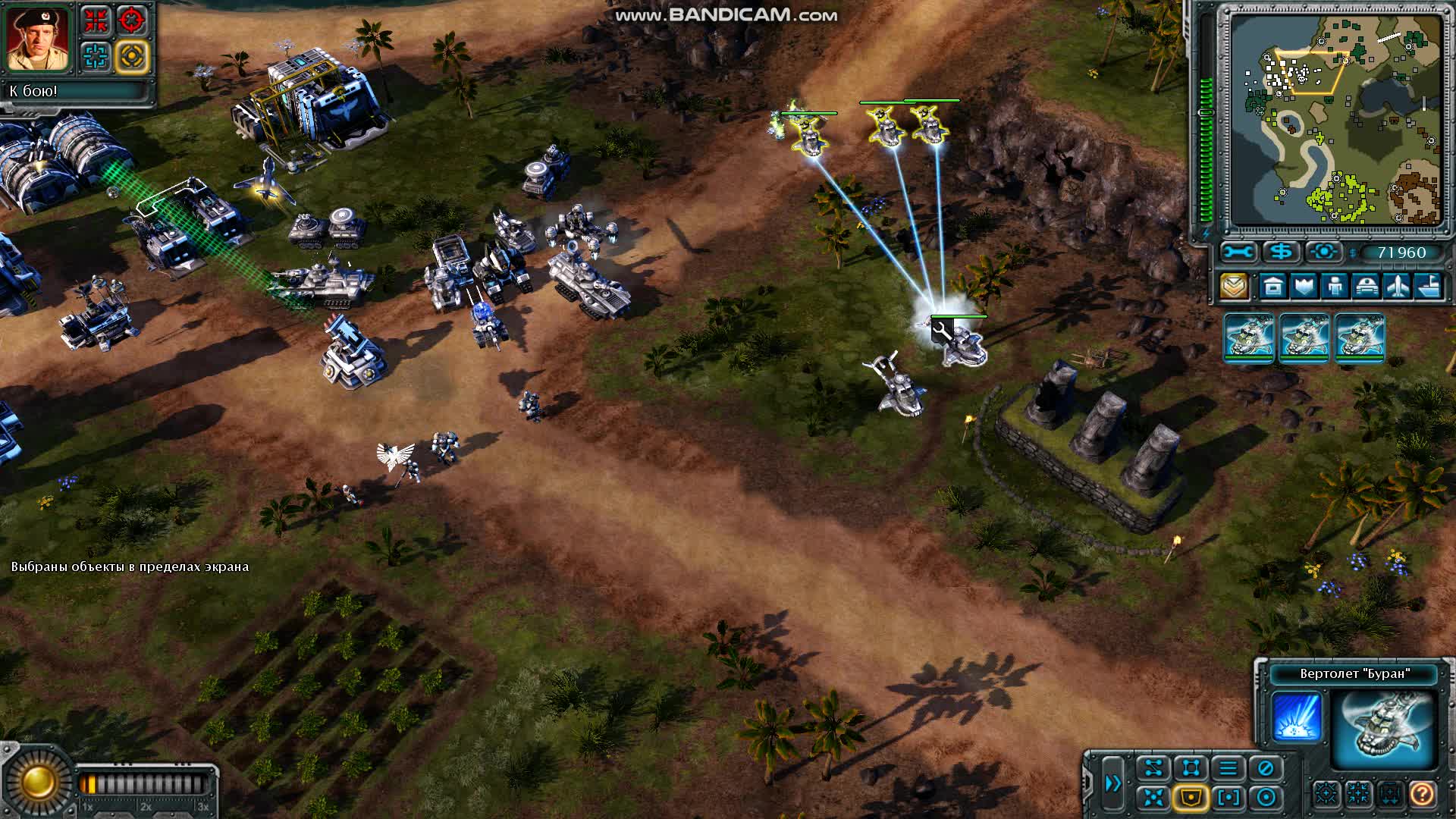Expand the command bar with double chevron
The width and height of the screenshot is (1456, 819).
[x=1112, y=783]
